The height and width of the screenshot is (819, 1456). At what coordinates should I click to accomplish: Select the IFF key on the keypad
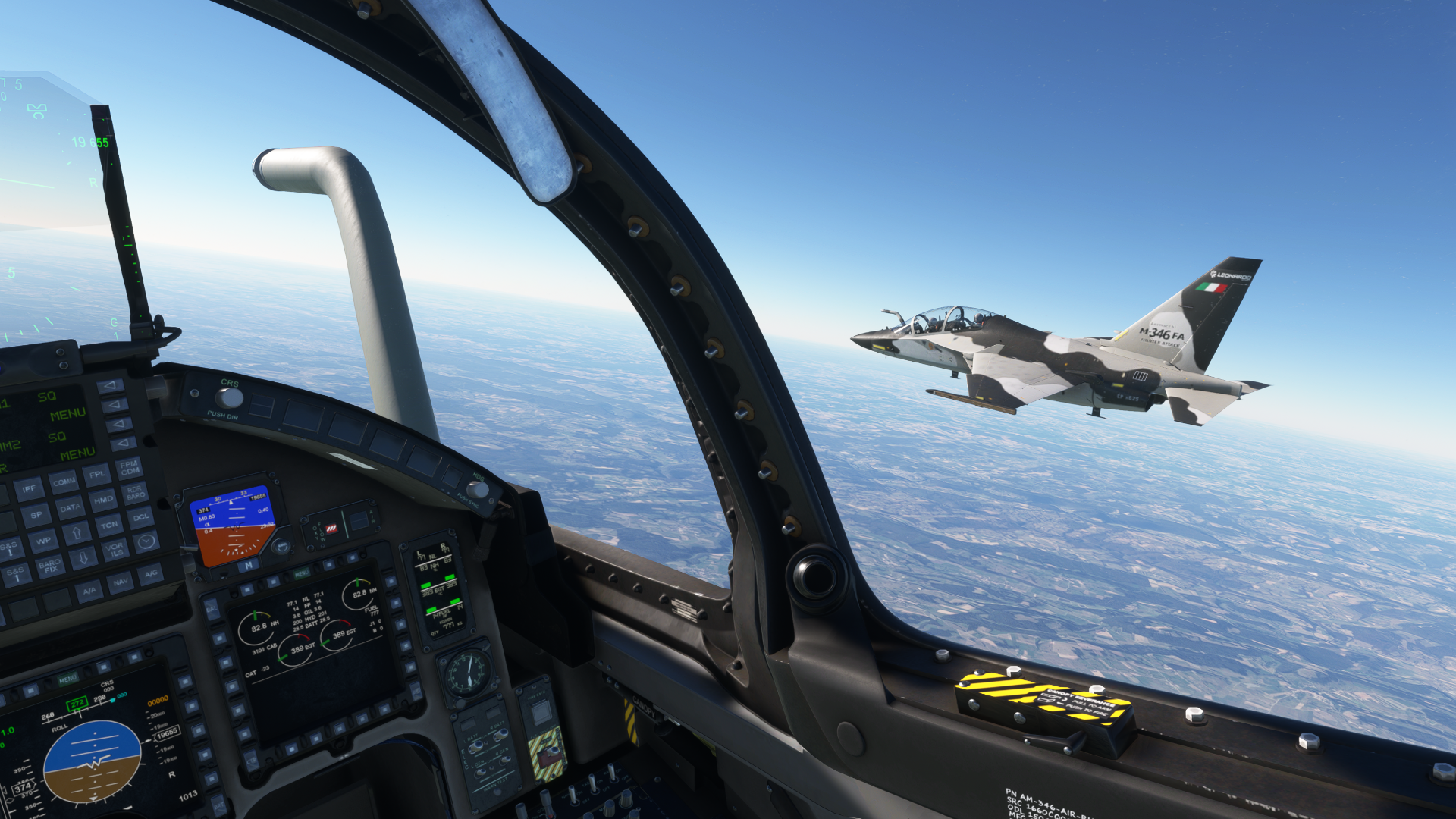point(28,489)
